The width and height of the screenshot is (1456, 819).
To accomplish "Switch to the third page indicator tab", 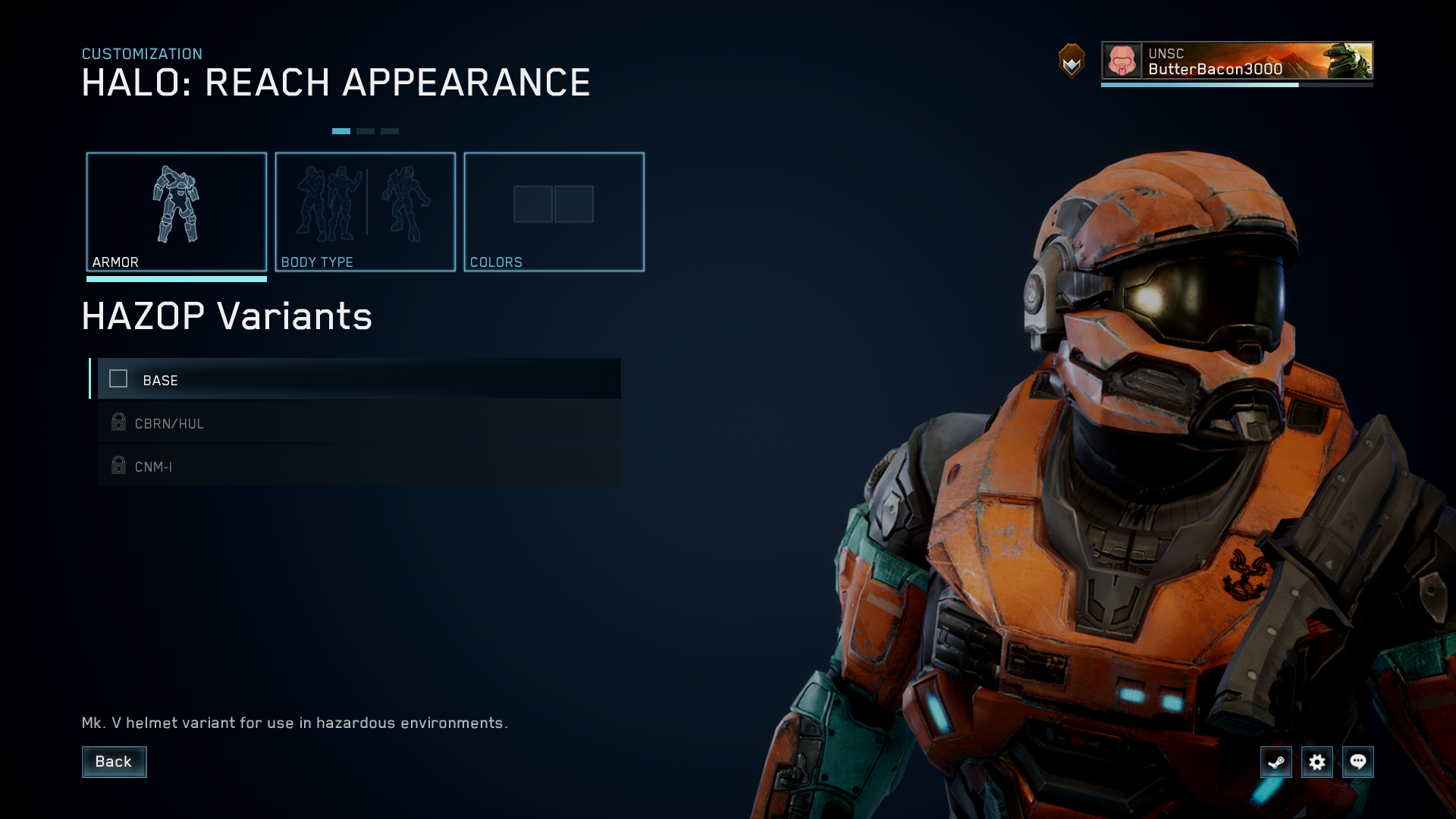I will point(391,130).
